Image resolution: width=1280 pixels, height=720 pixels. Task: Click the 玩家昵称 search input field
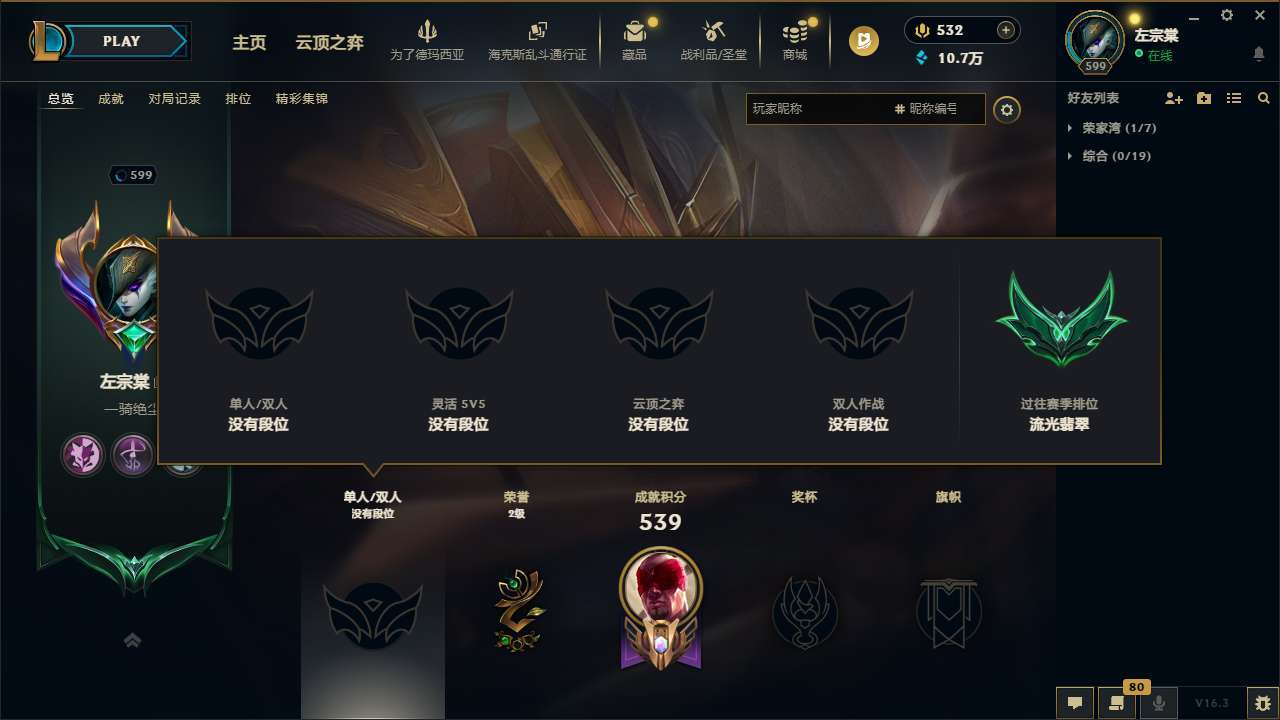820,109
